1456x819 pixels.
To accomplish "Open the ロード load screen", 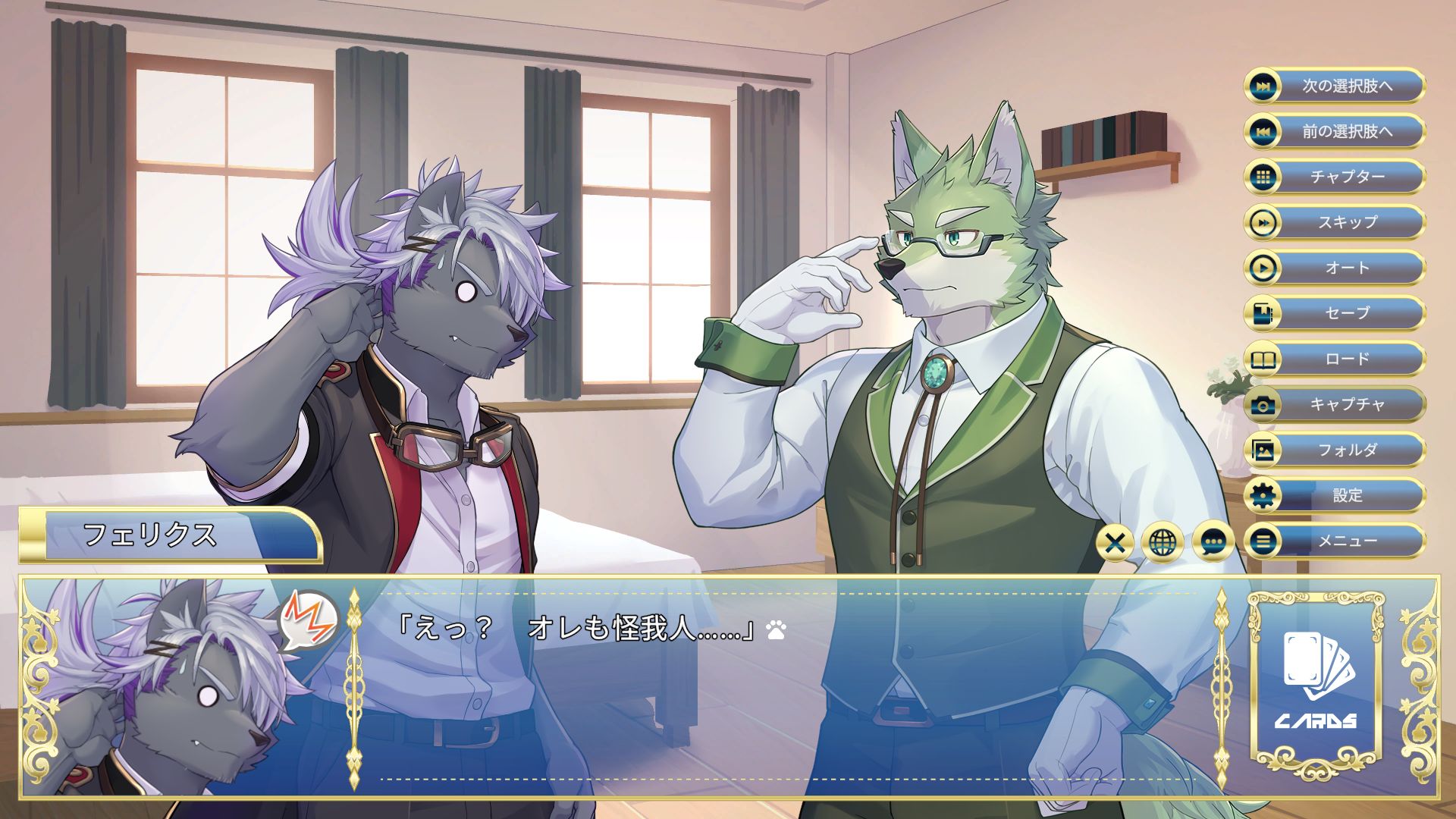I will pyautogui.click(x=1335, y=359).
